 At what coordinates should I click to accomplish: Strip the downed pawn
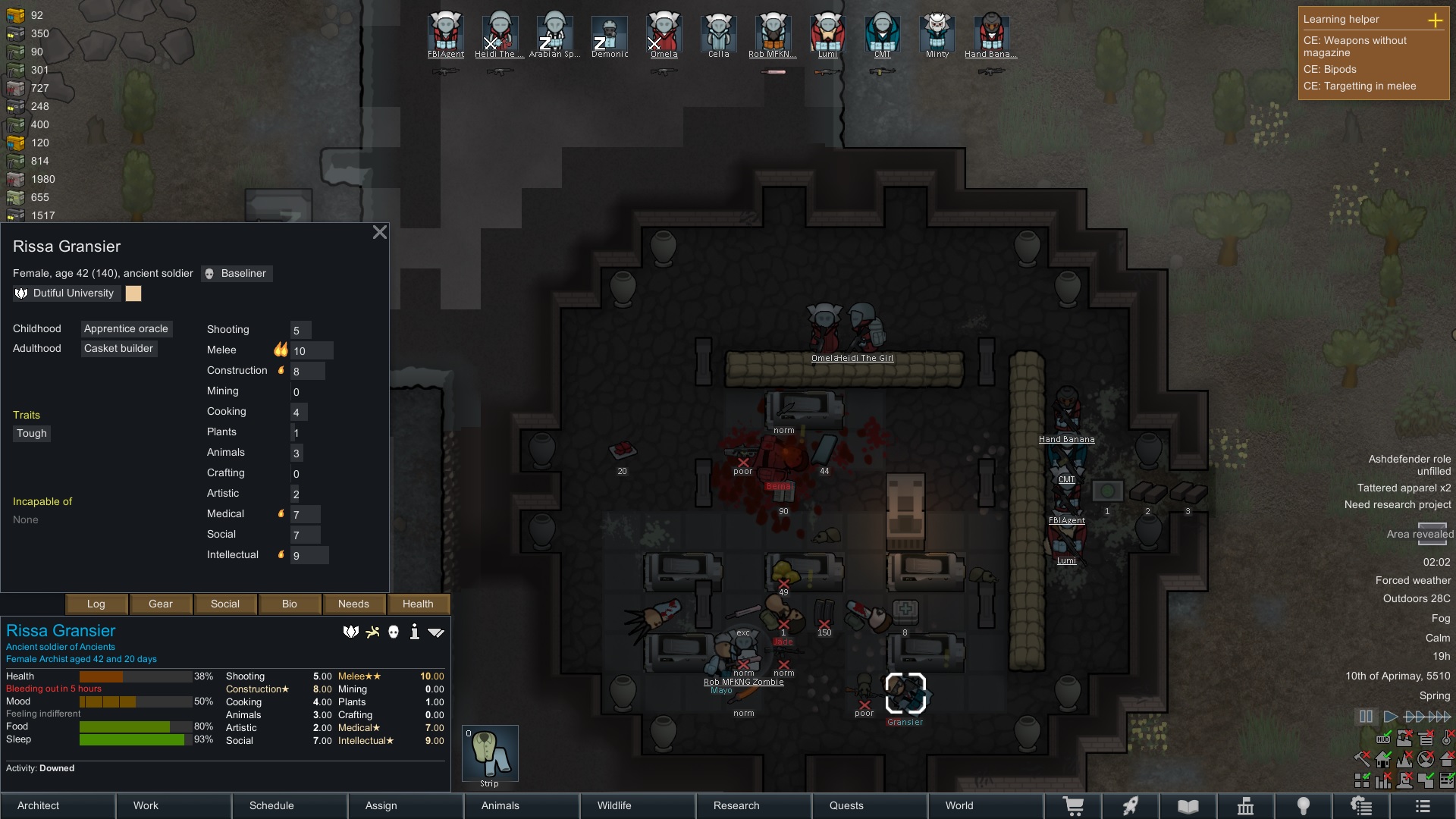coord(490,753)
